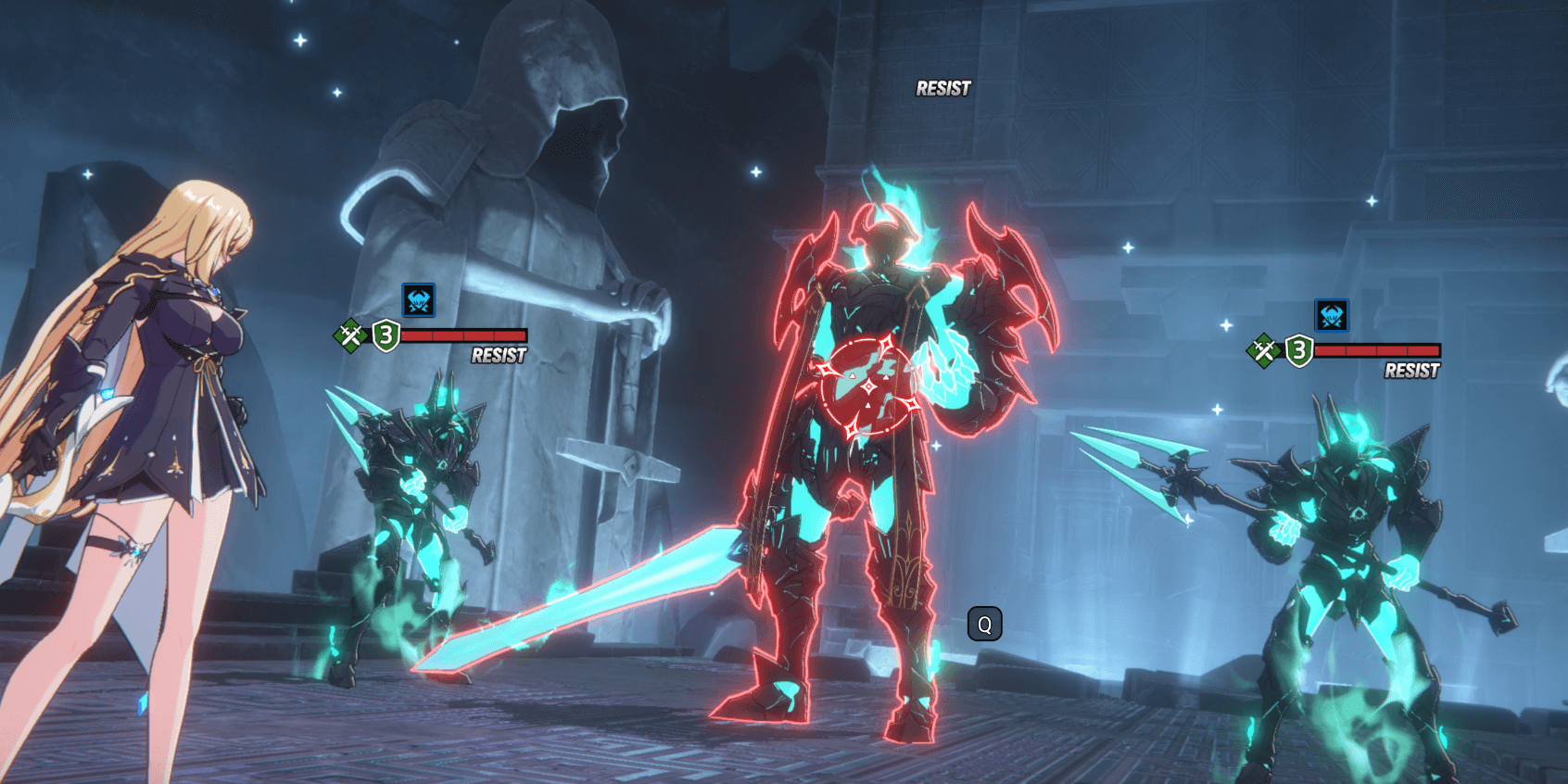Screen dimensions: 1568x784
Task: Inspect the blue skull buff icon above the left spearman
Action: [419, 300]
